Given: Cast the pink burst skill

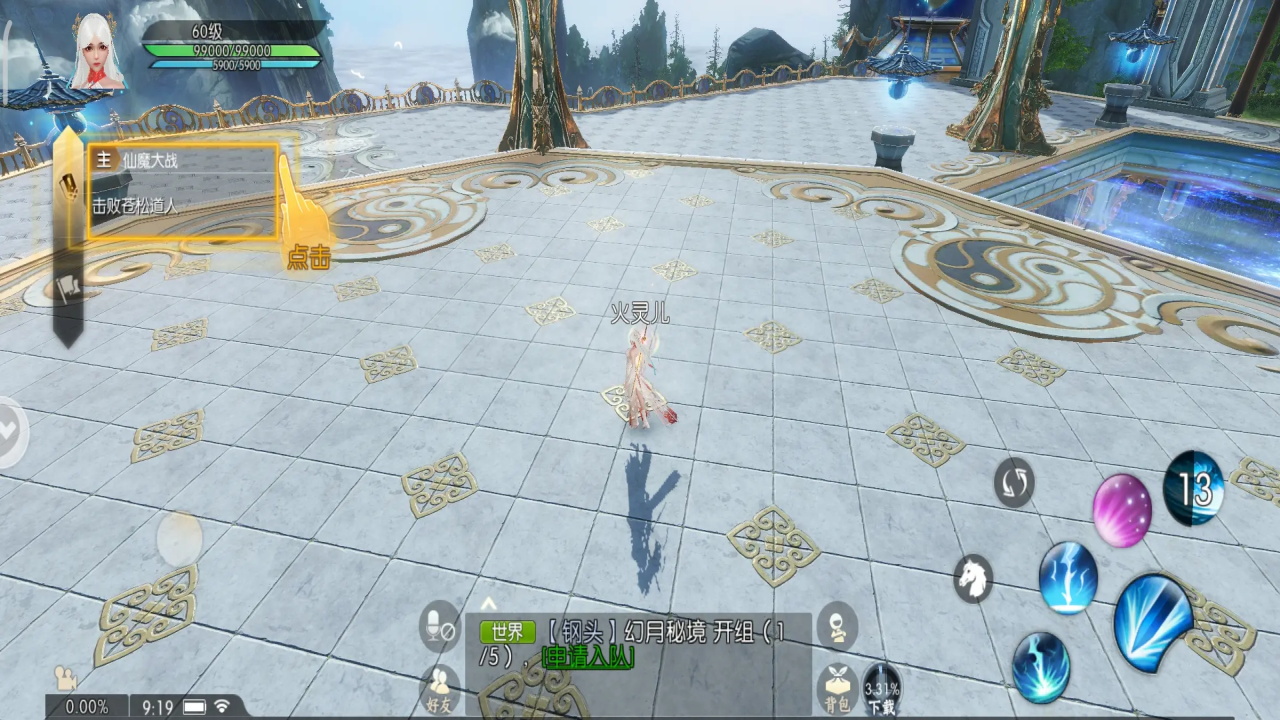Looking at the screenshot, I should pos(1121,510).
